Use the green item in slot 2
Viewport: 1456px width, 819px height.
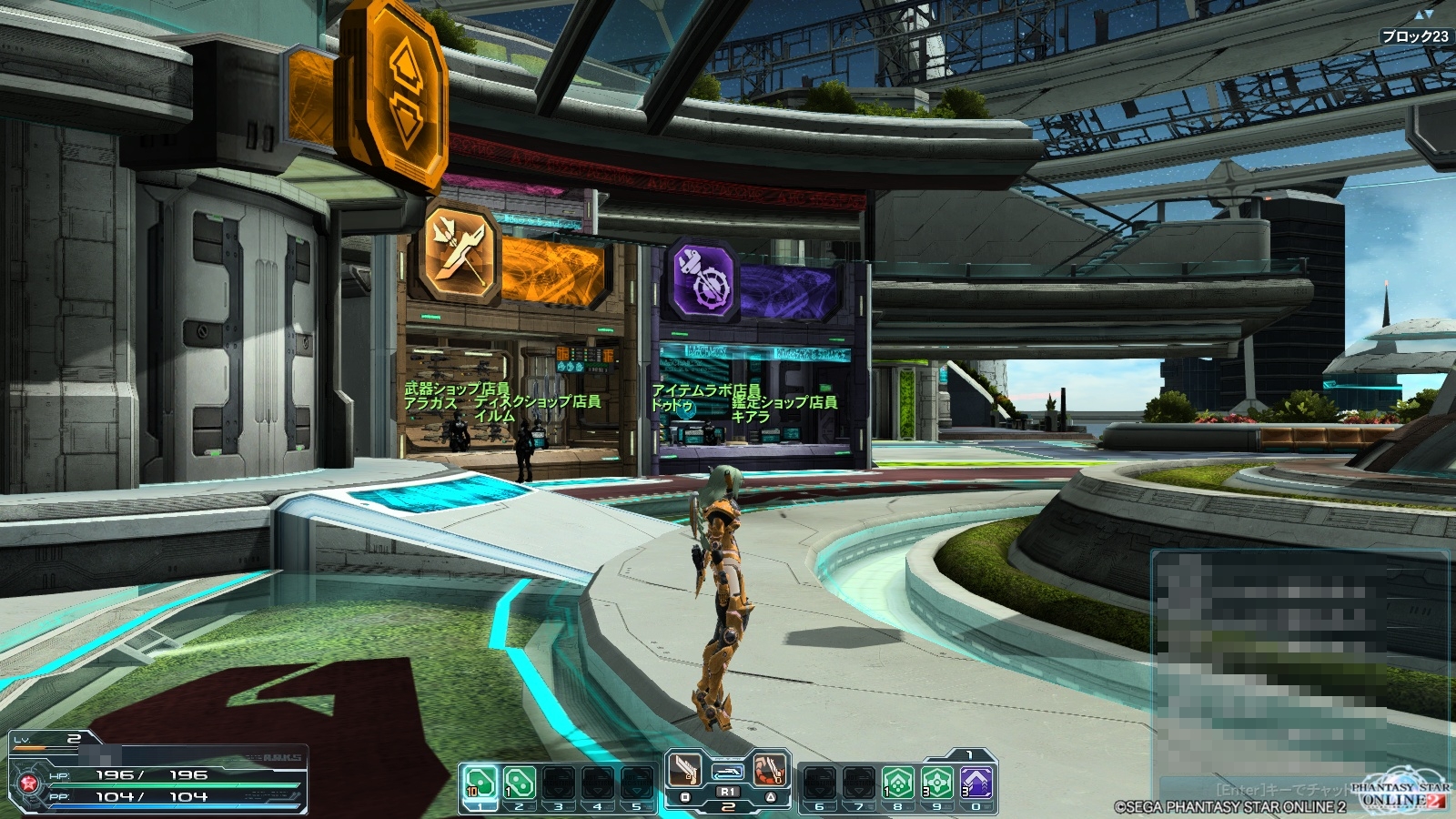519,782
